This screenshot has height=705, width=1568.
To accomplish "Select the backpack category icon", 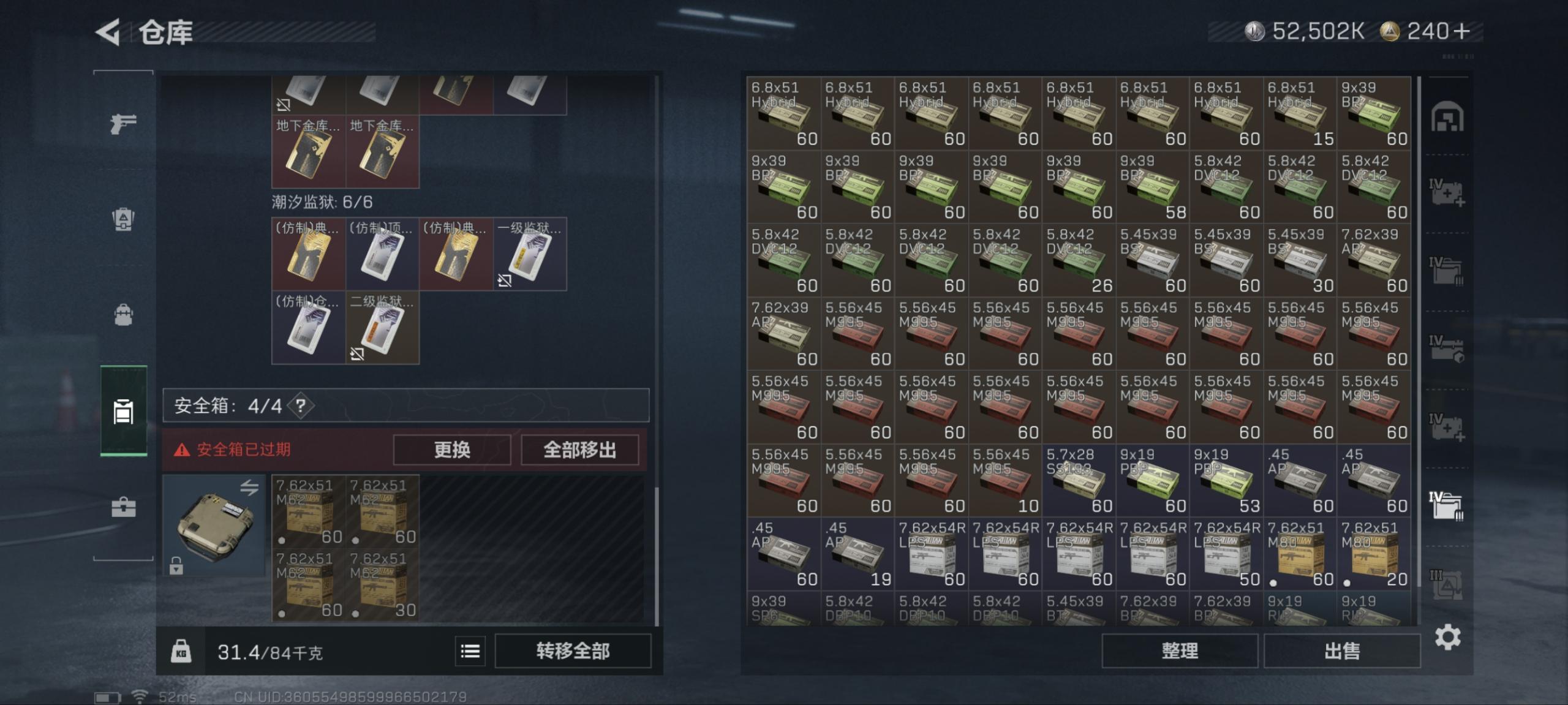I will tap(123, 314).
